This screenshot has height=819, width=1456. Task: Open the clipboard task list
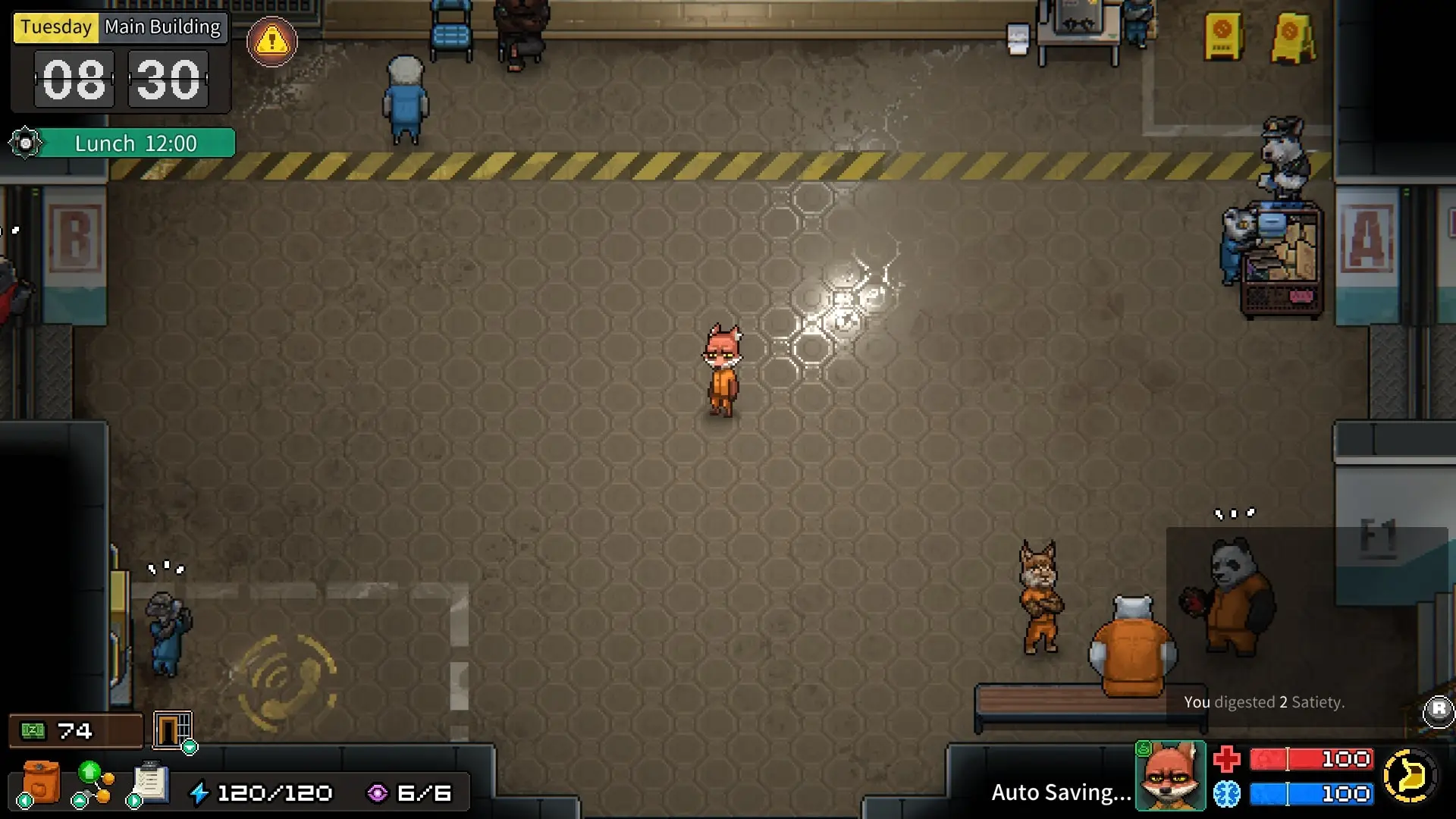150,782
